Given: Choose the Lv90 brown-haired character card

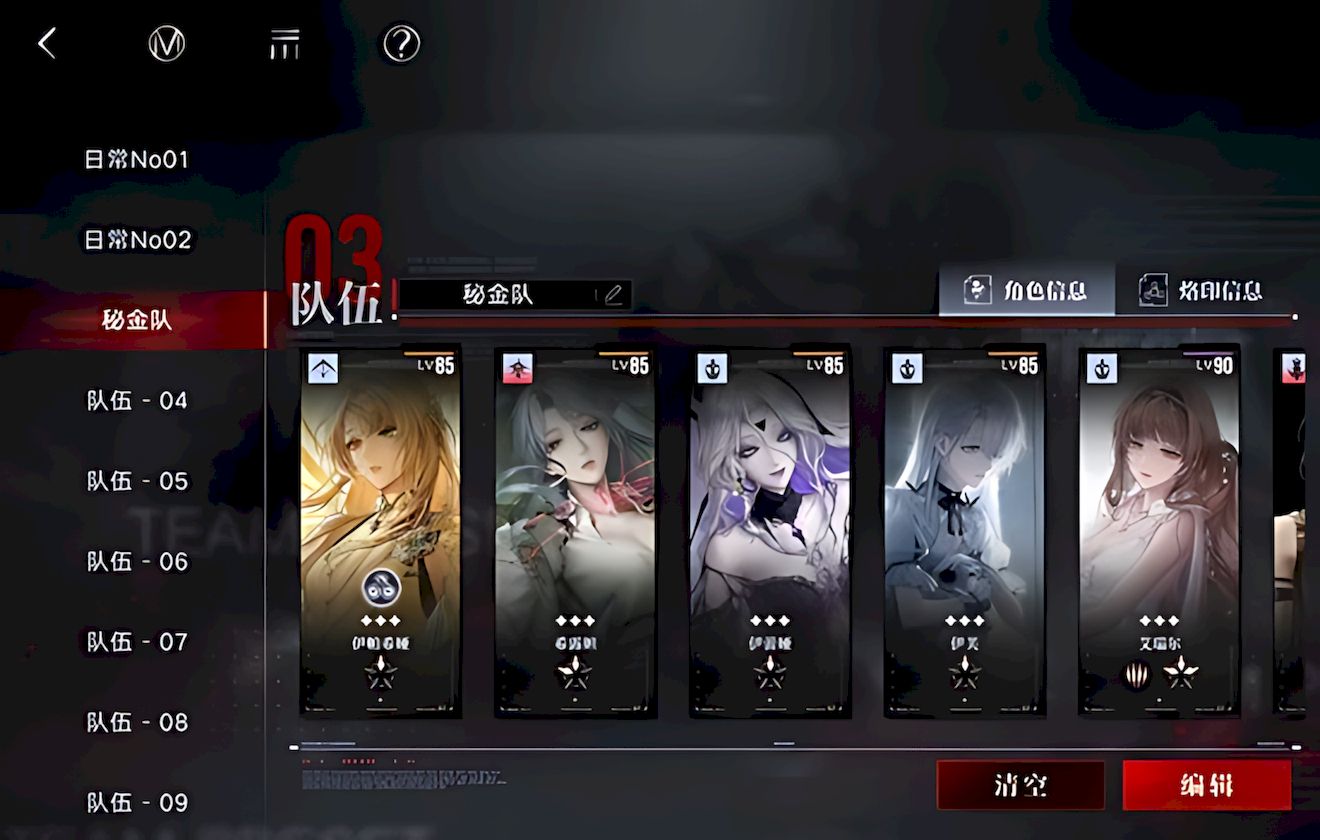Looking at the screenshot, I should tap(1159, 531).
